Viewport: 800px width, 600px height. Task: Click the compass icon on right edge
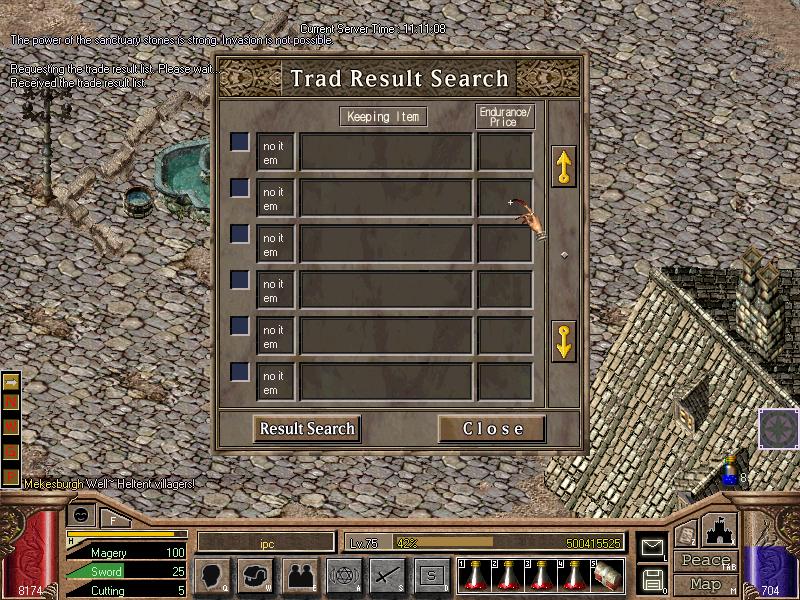(x=778, y=427)
